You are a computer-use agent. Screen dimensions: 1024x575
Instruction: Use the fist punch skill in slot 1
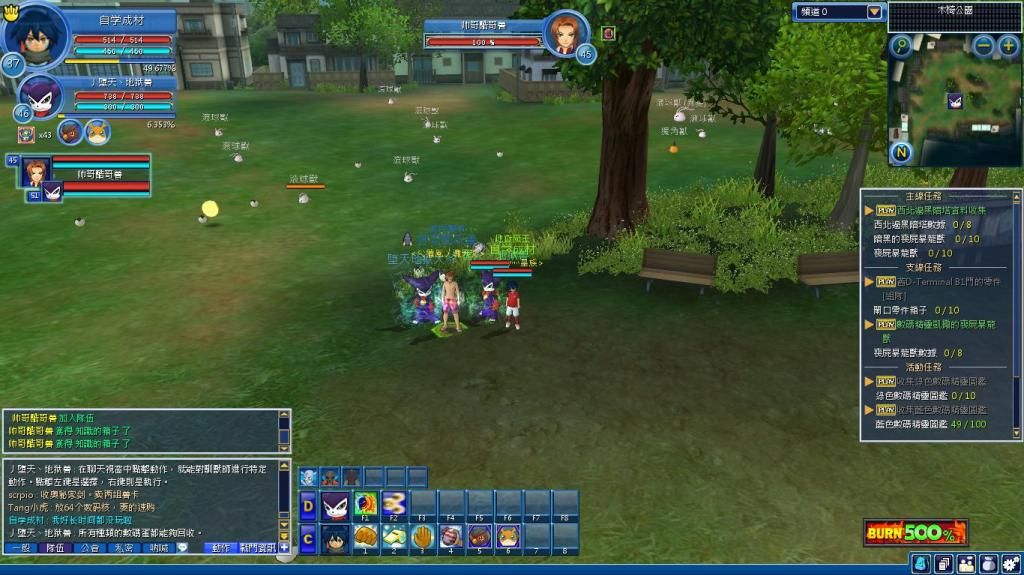(x=366, y=537)
